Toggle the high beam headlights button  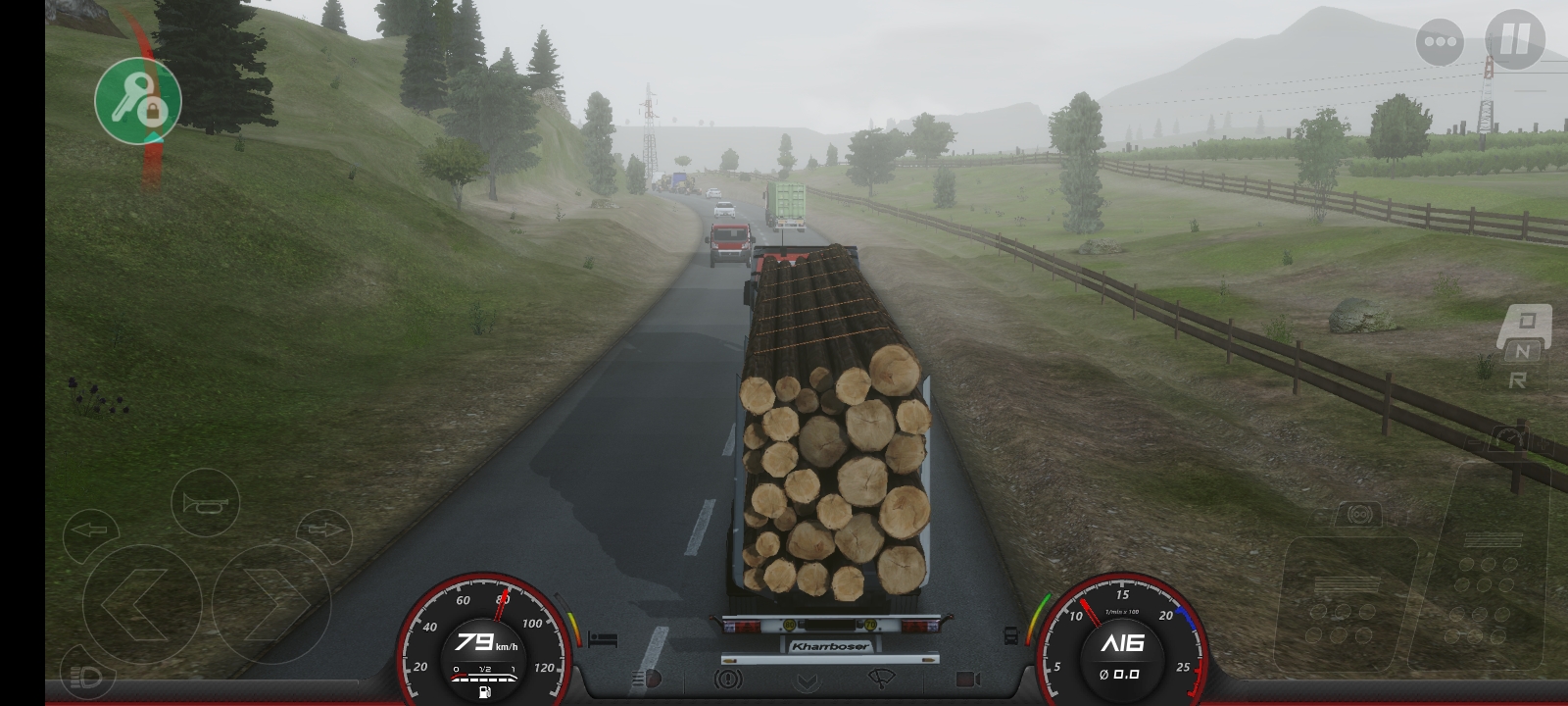pos(87,676)
